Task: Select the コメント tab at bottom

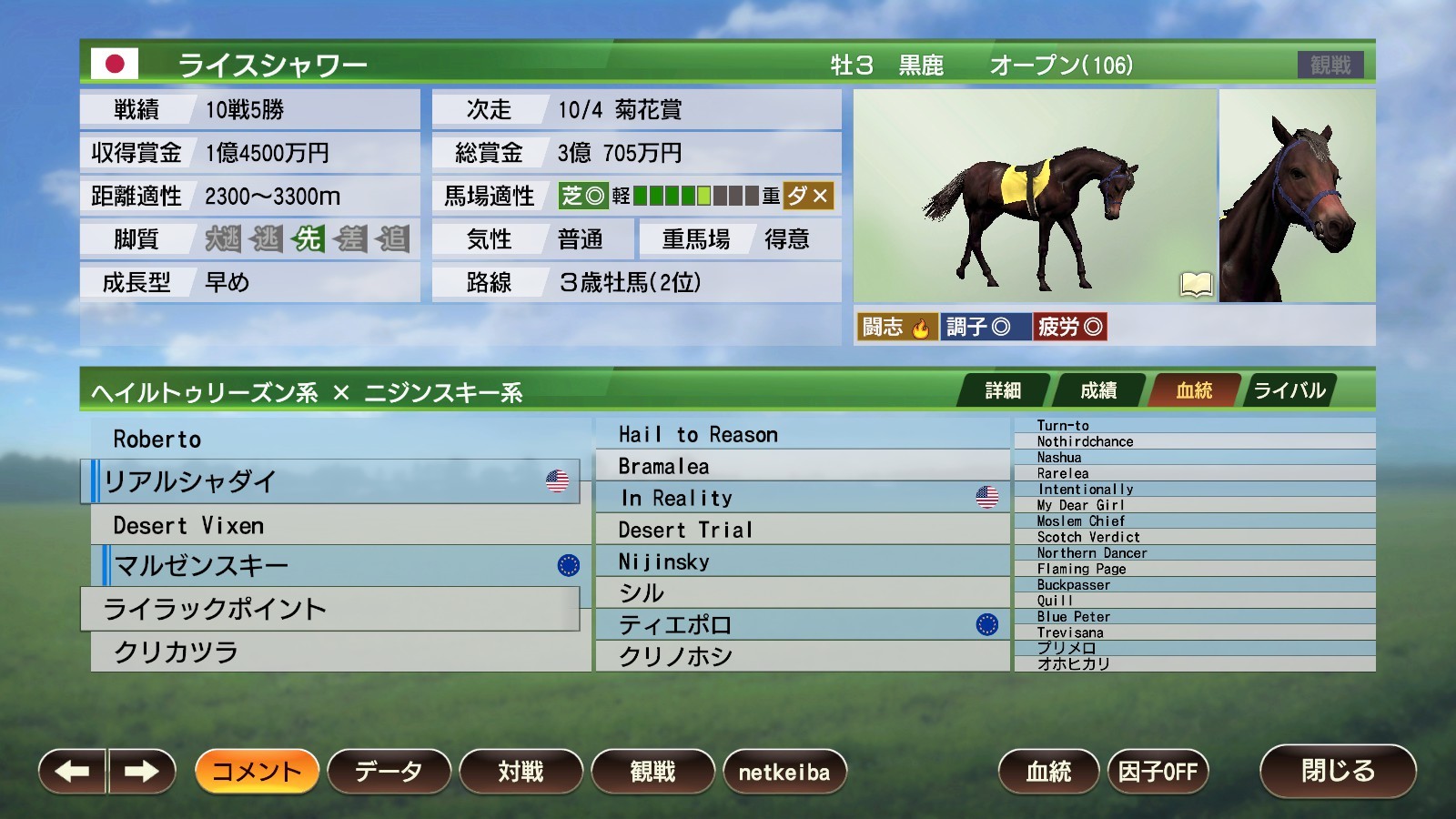Action: (258, 770)
